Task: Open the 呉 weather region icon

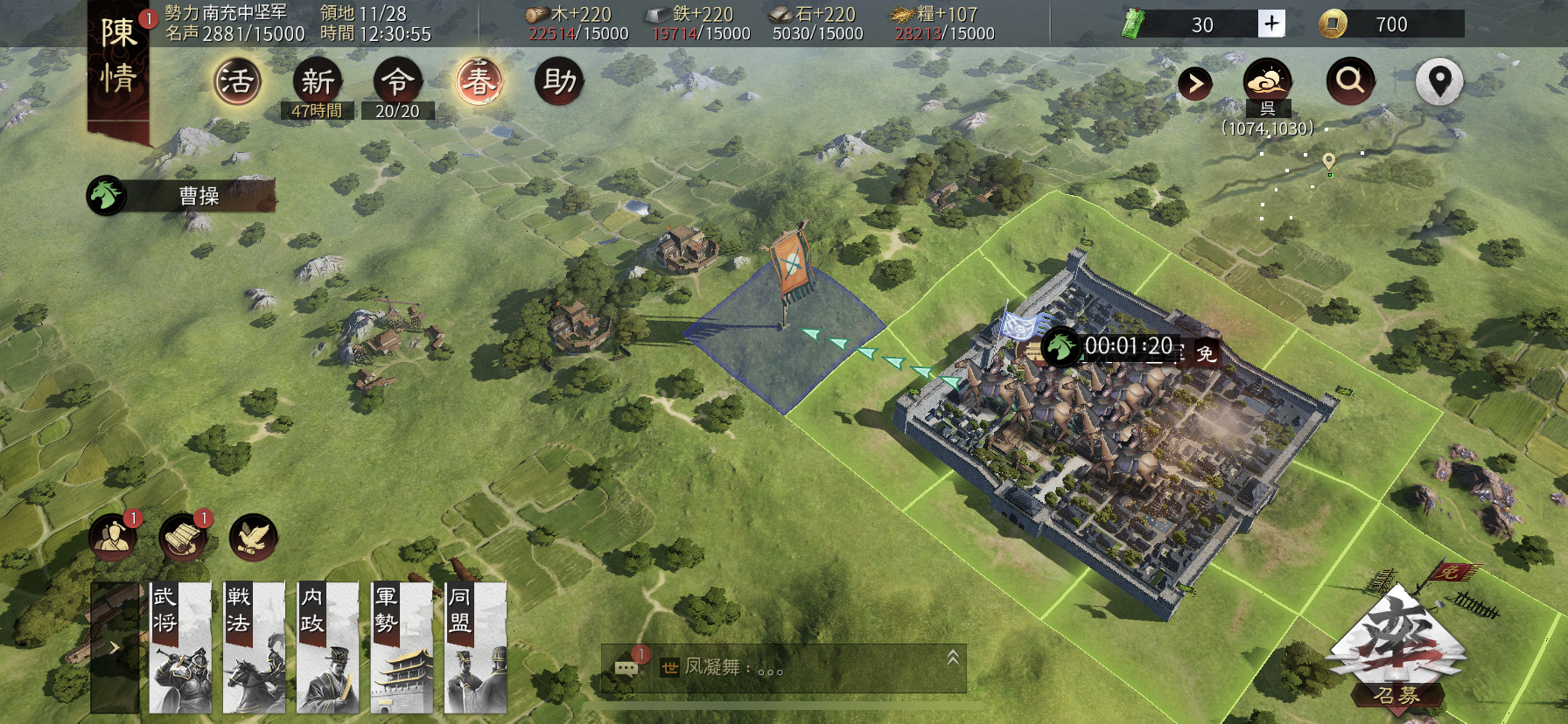Action: (1267, 84)
